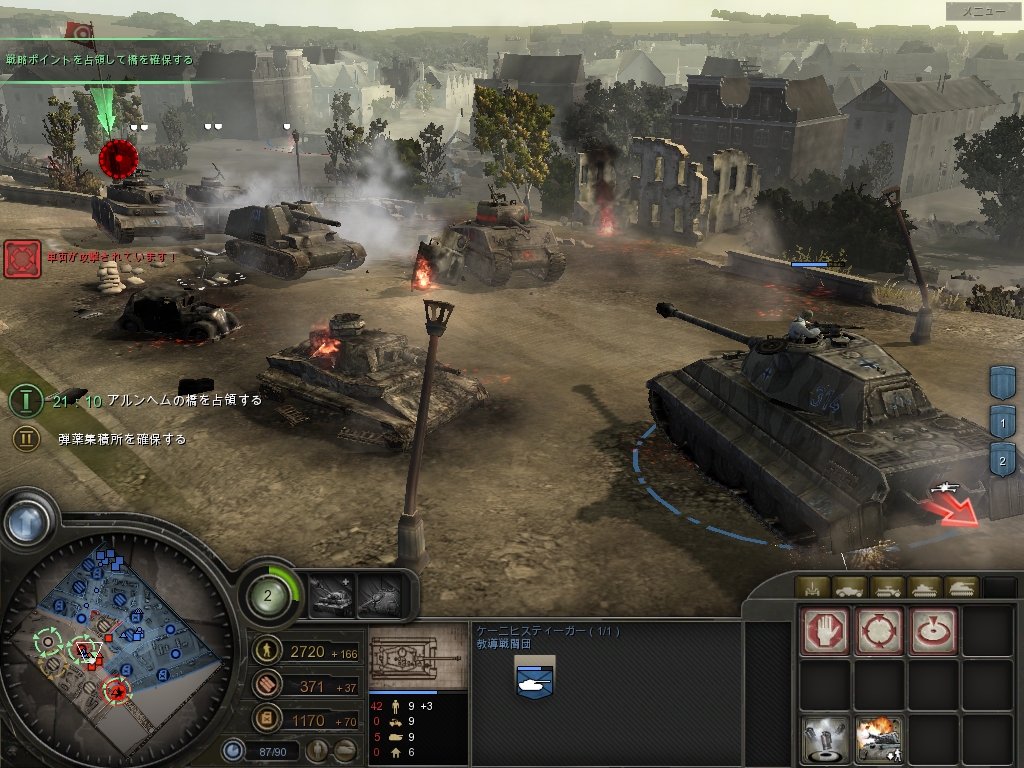Select primary objective I, capture Arnhem bridge

[26, 401]
